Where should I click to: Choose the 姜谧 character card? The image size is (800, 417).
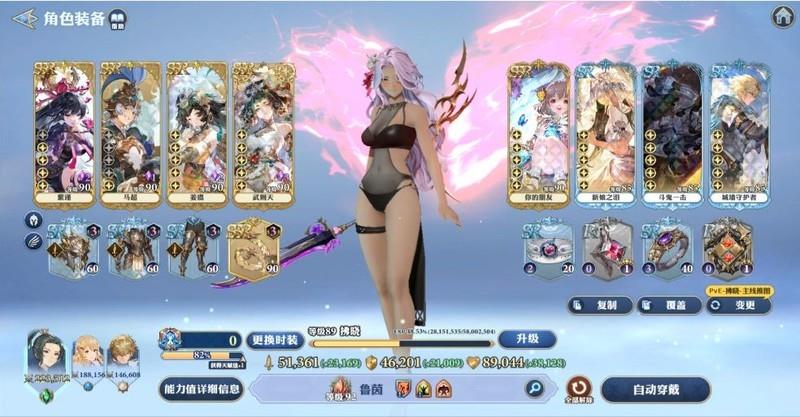point(197,134)
